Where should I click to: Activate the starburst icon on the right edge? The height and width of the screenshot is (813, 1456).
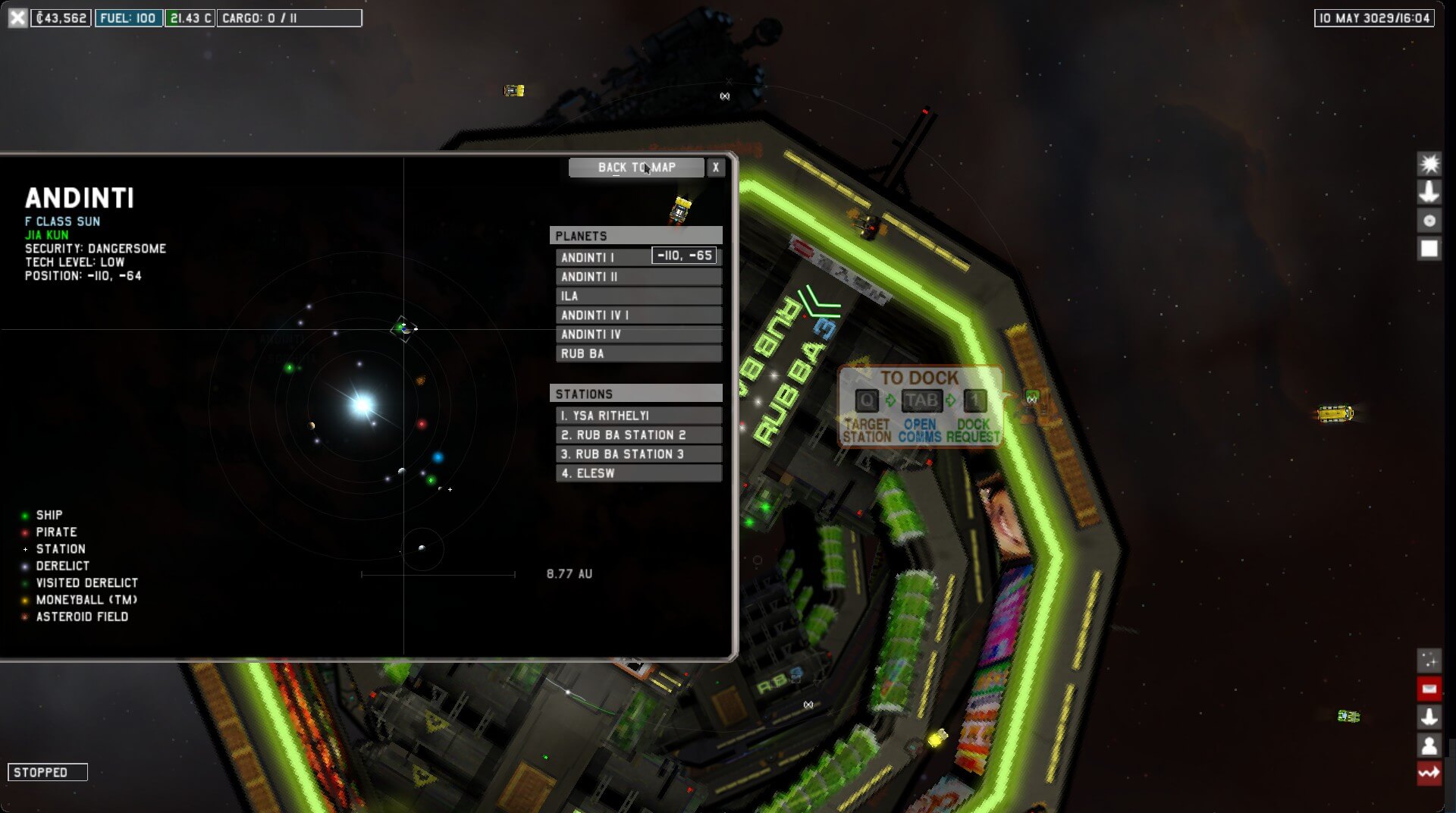click(1429, 164)
